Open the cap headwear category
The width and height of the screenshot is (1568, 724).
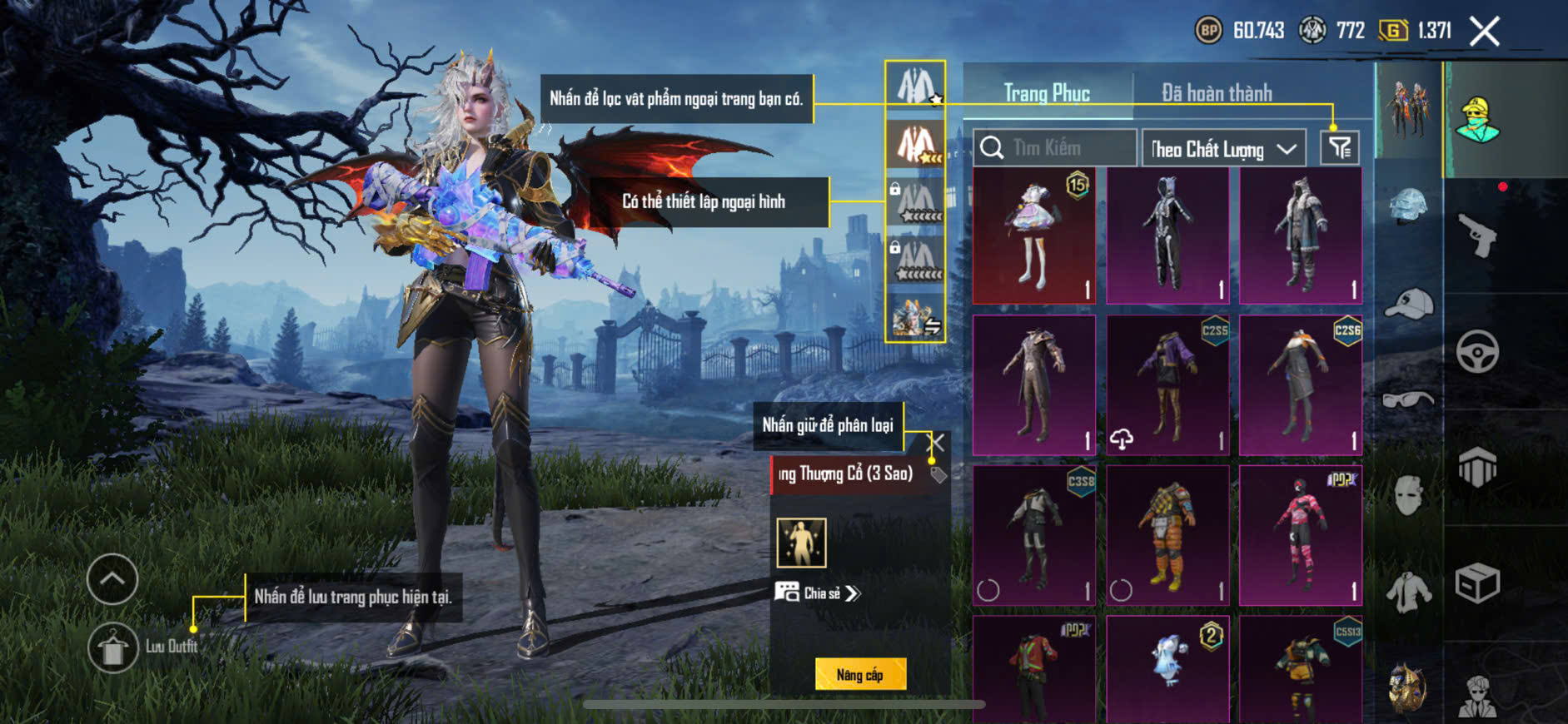coord(1409,303)
